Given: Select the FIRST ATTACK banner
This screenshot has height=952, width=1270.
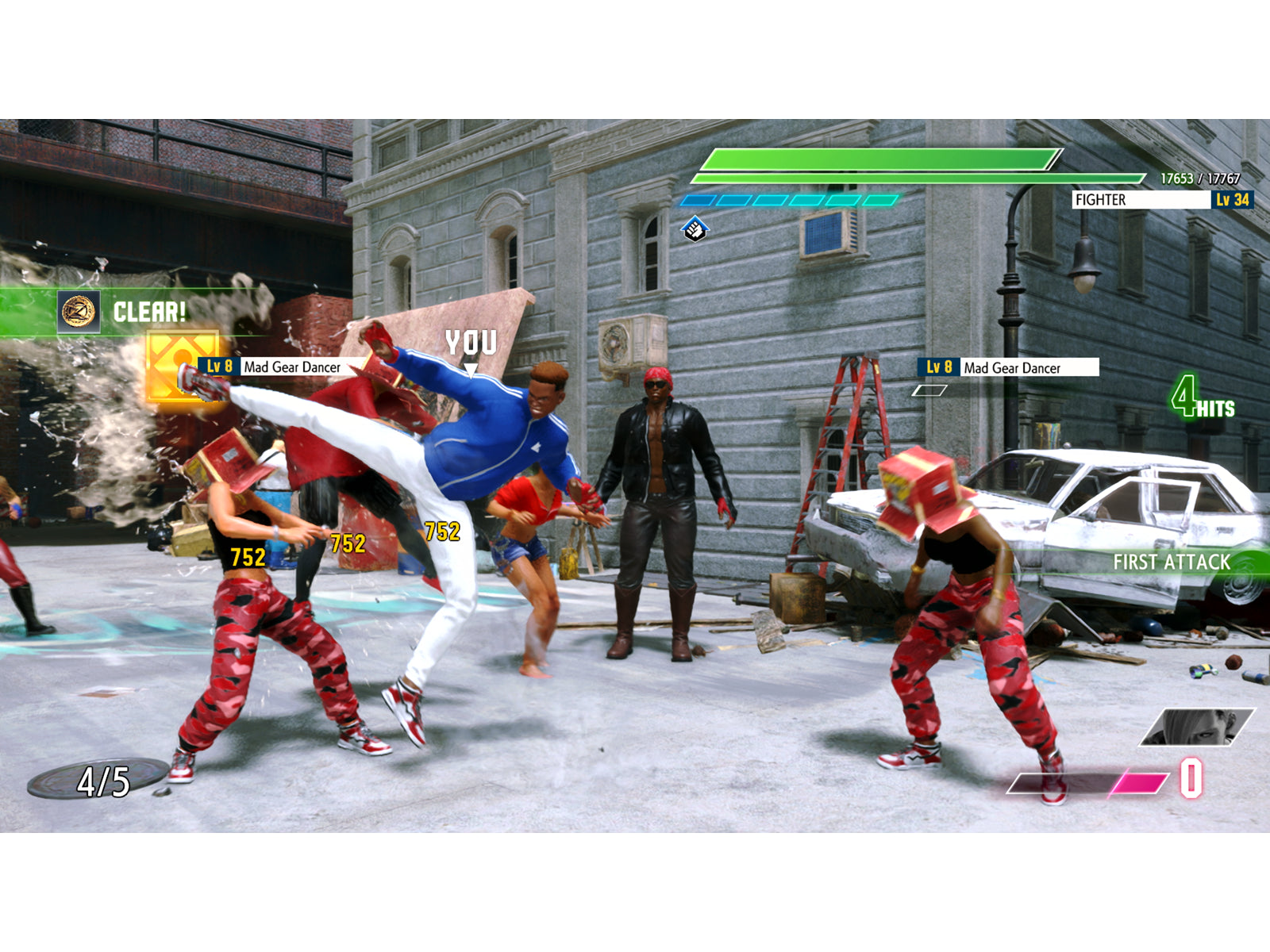Looking at the screenshot, I should (1172, 560).
